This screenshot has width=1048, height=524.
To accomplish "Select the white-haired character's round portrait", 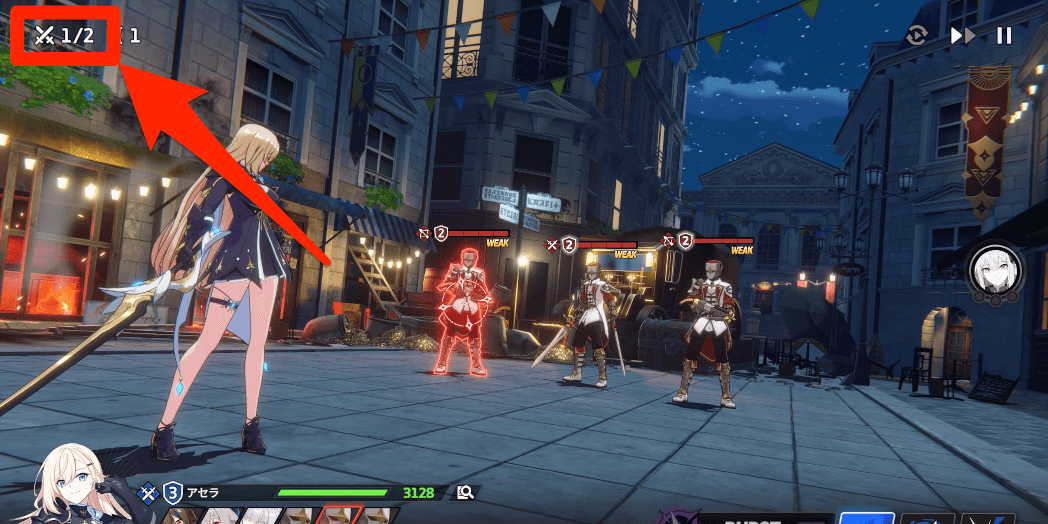I will (994, 271).
